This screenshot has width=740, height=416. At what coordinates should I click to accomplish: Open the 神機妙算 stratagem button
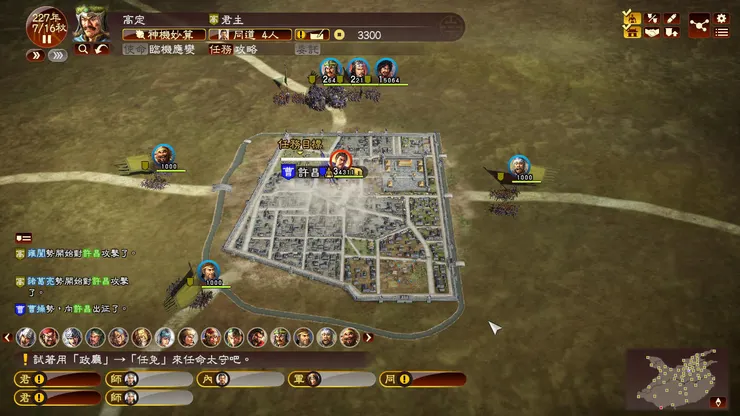[162, 34]
